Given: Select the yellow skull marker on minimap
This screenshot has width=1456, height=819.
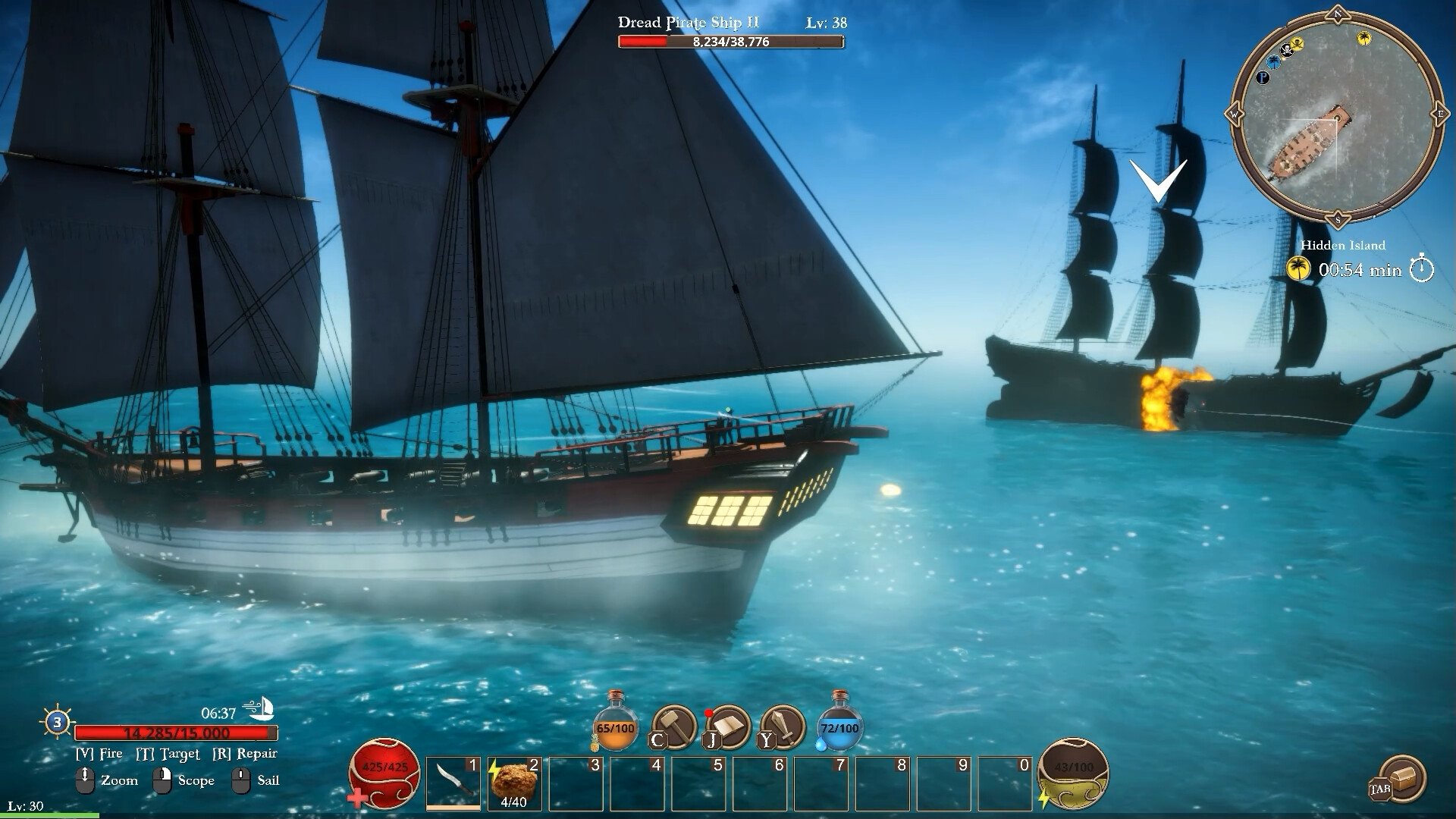Looking at the screenshot, I should click(1297, 43).
